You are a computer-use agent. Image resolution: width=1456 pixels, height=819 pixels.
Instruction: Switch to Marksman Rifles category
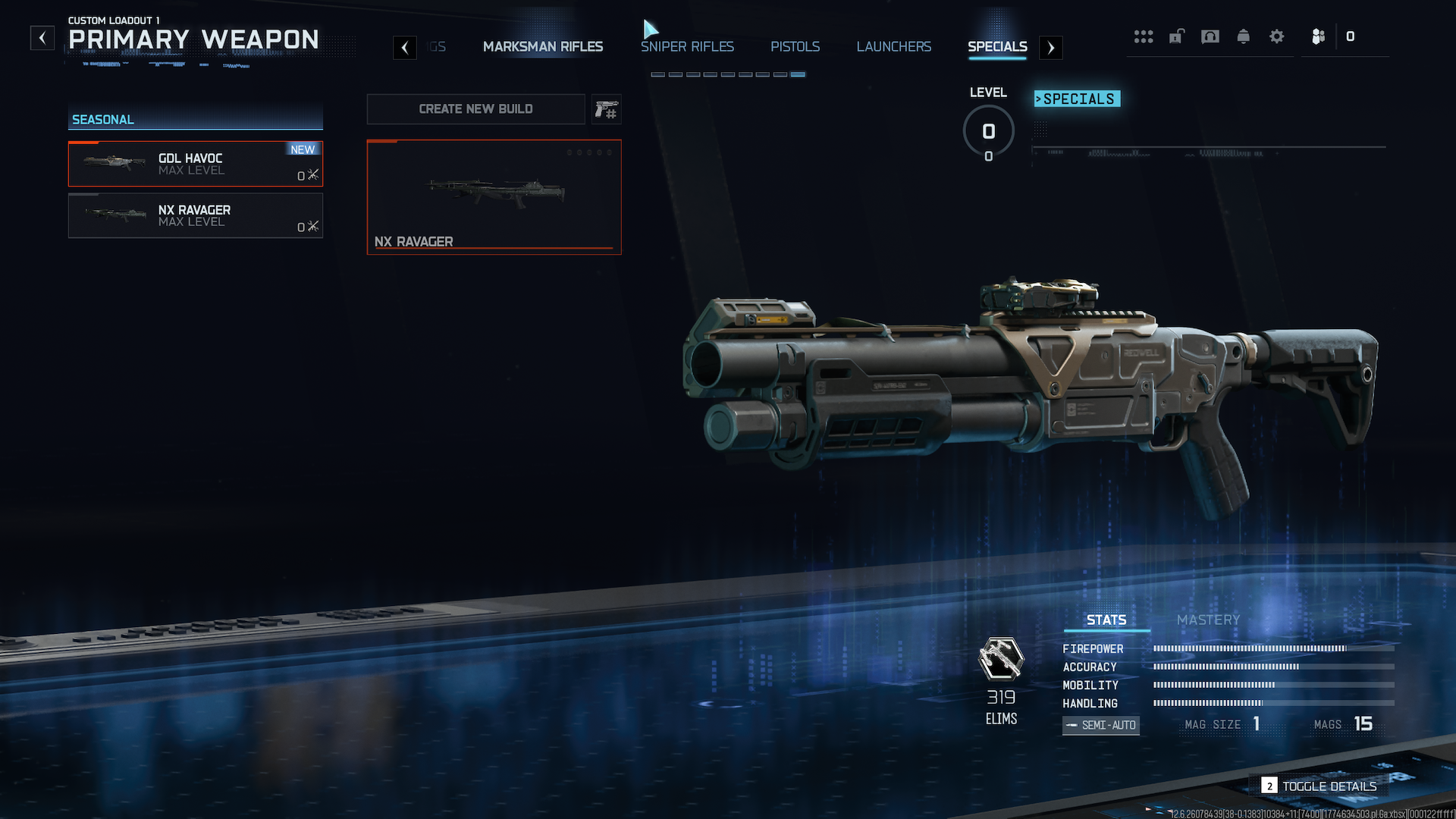point(543,47)
